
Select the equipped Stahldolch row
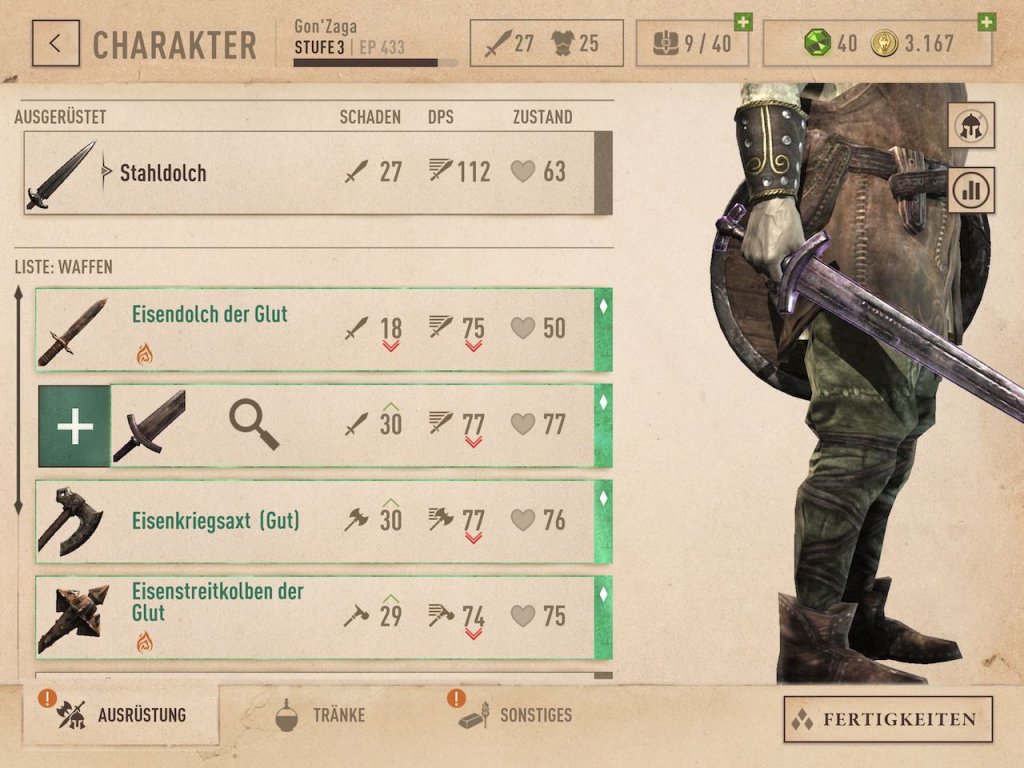pos(310,173)
